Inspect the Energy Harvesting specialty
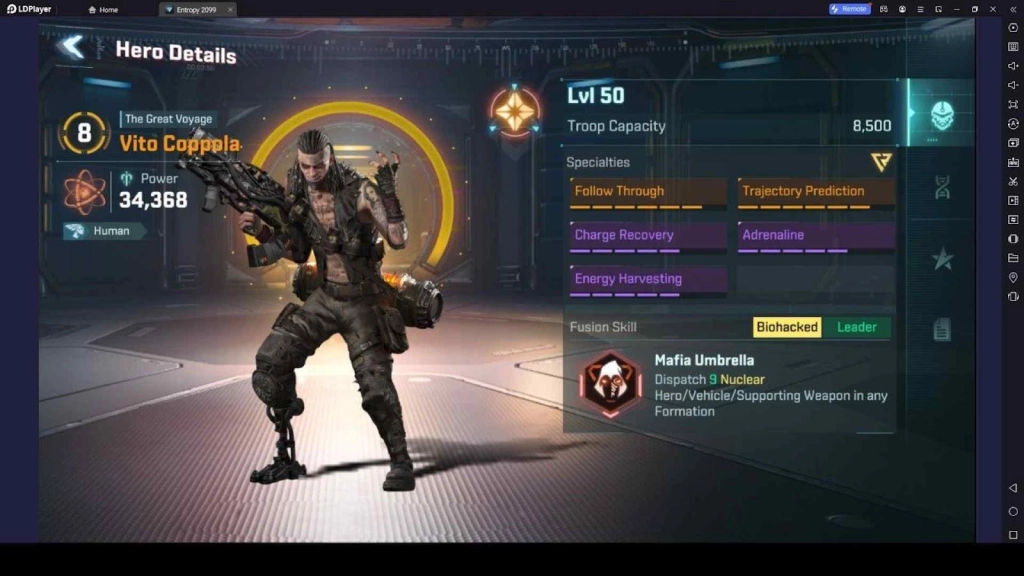The width and height of the screenshot is (1024, 576). point(649,280)
